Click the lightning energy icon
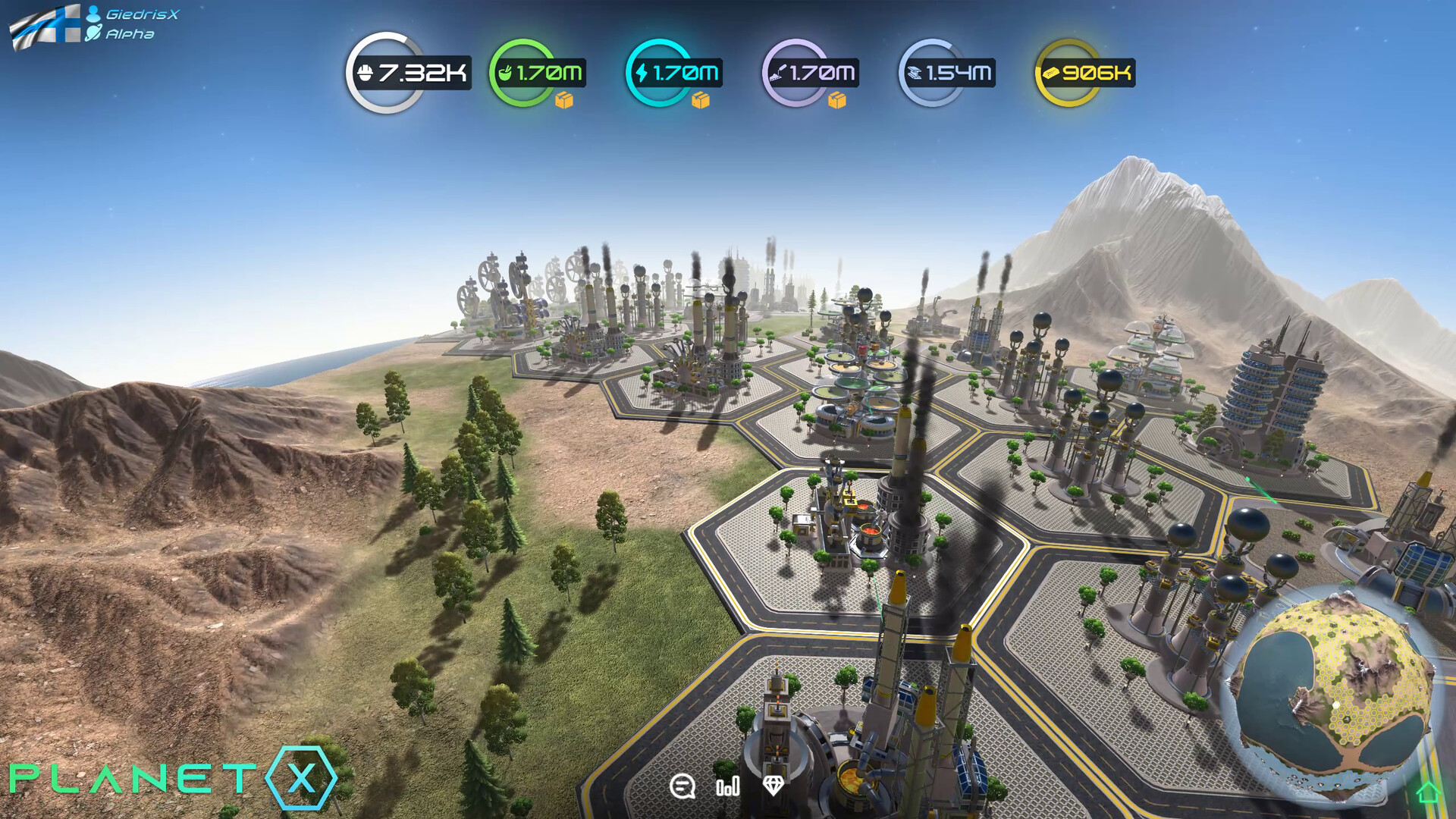Image resolution: width=1456 pixels, height=819 pixels. click(641, 73)
